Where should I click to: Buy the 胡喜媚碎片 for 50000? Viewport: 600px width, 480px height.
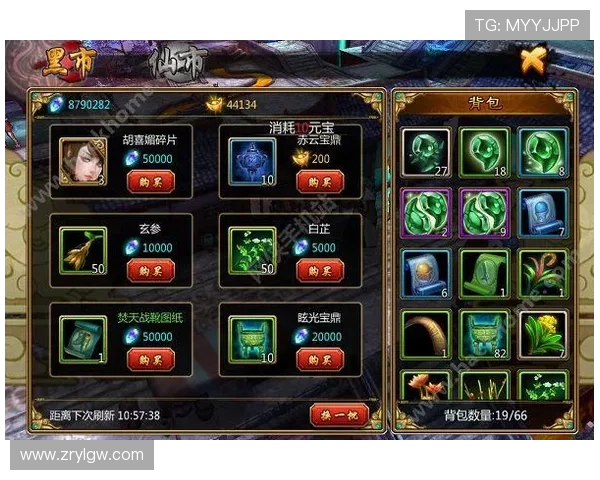[150, 181]
